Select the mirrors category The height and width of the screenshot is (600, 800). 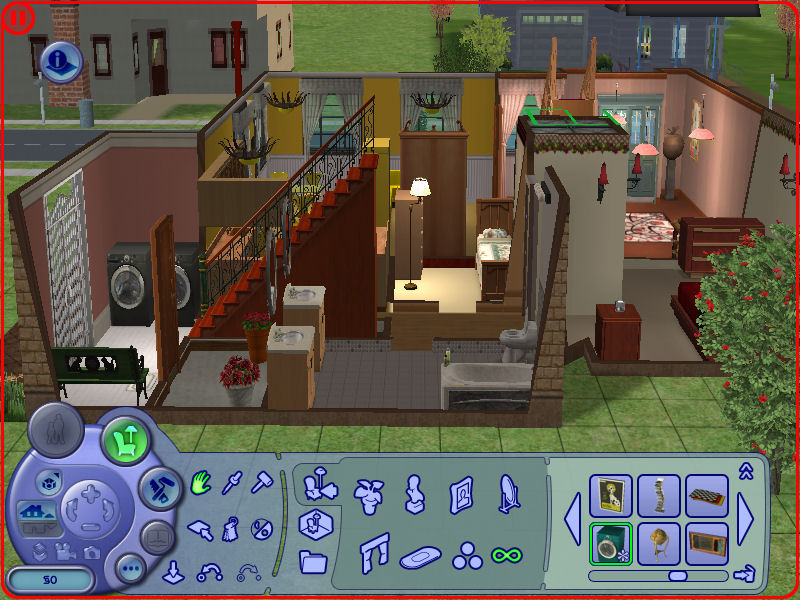[508, 491]
